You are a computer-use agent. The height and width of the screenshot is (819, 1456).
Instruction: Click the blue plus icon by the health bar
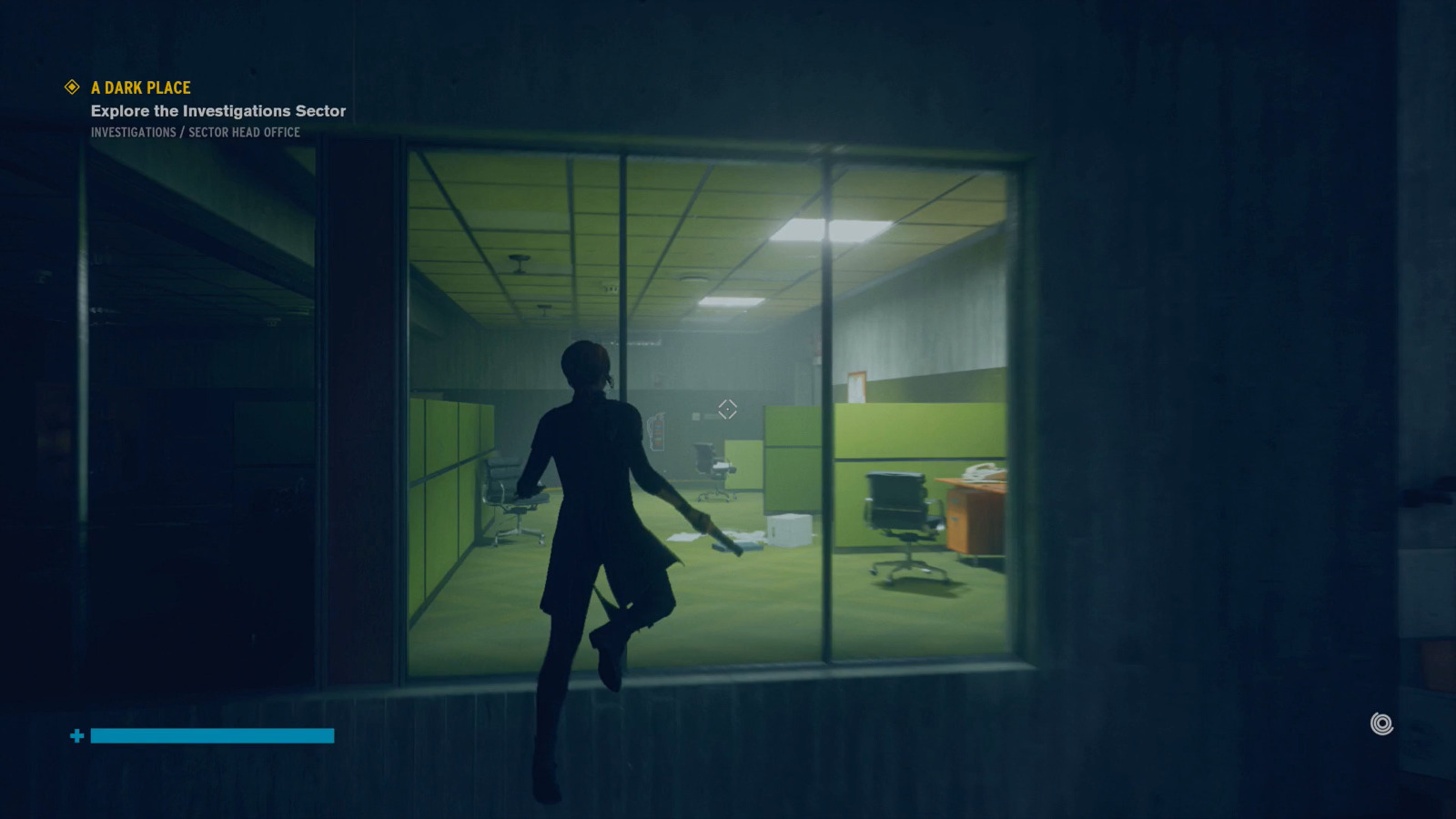(77, 735)
